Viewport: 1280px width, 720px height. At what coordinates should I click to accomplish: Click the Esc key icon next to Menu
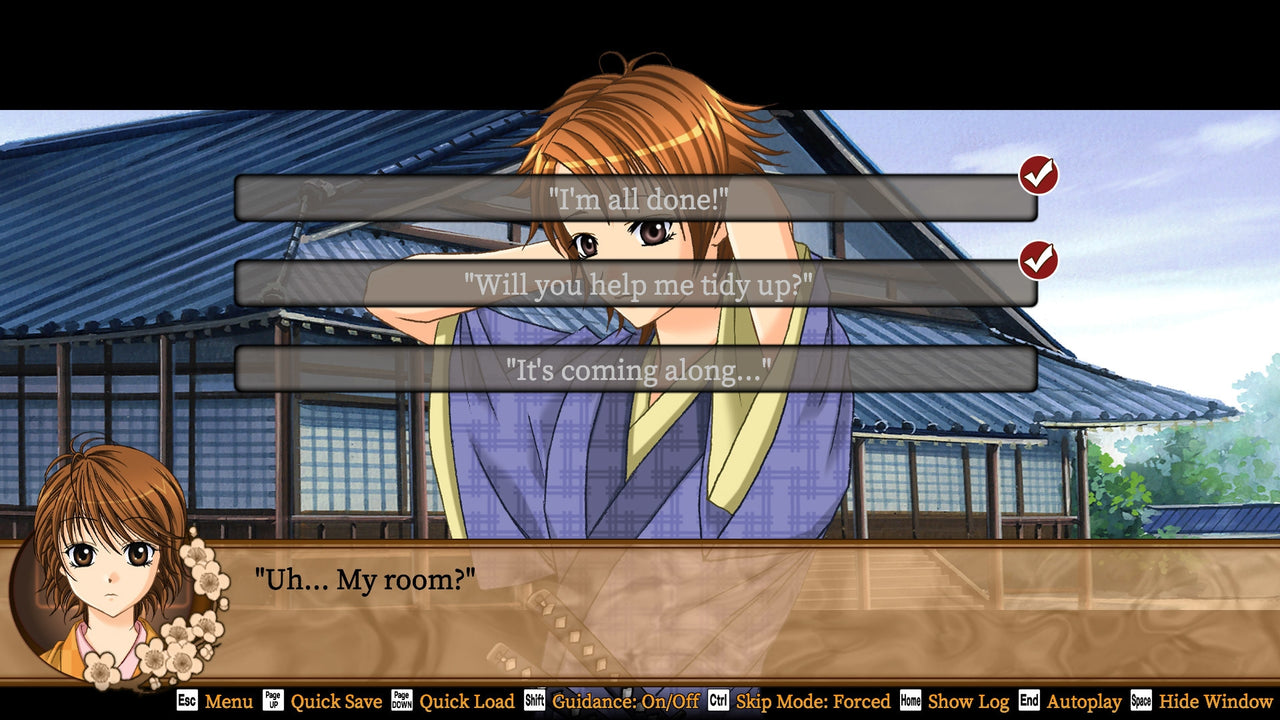[x=185, y=702]
